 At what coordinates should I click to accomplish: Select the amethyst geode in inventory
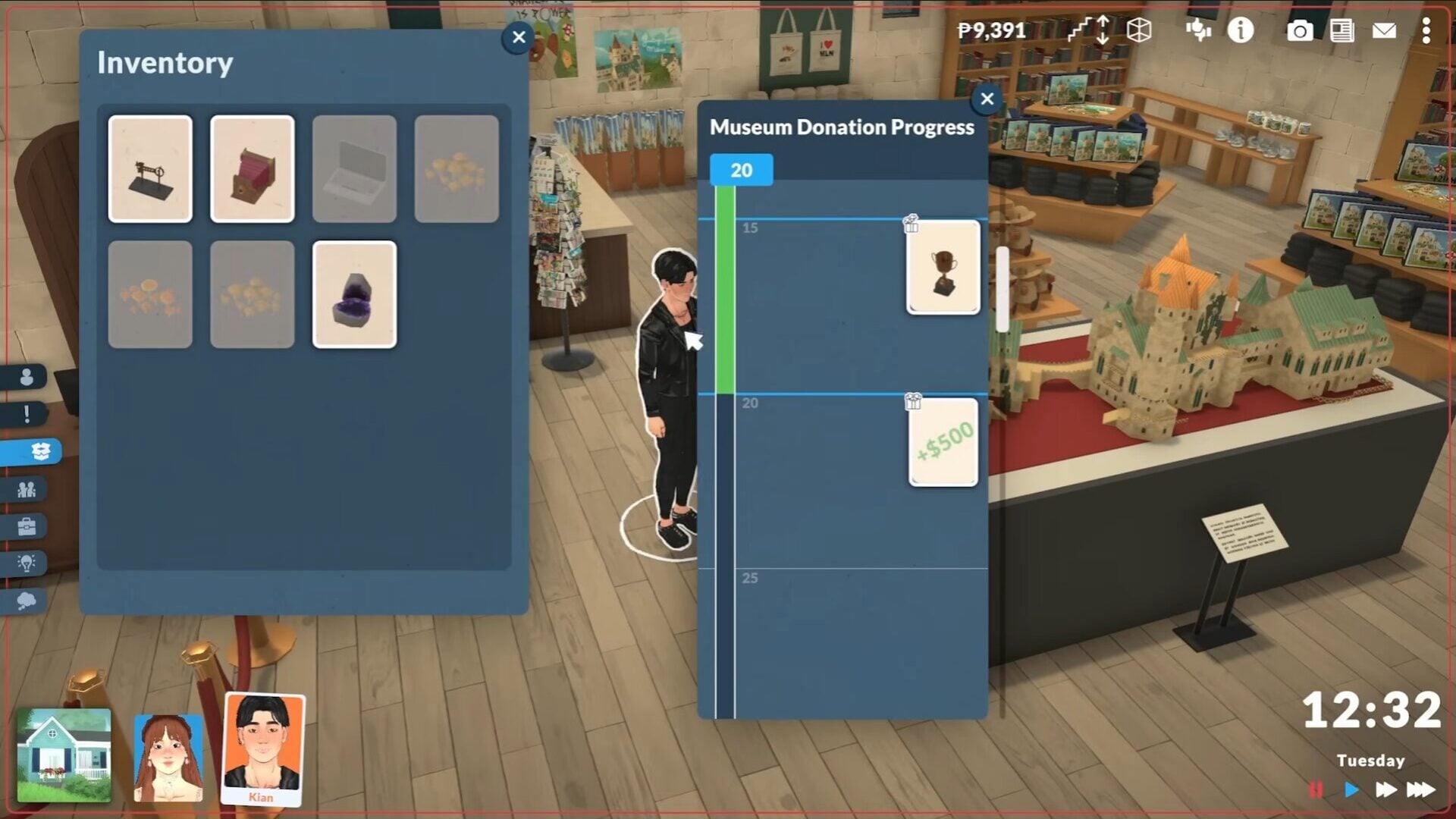click(x=354, y=294)
